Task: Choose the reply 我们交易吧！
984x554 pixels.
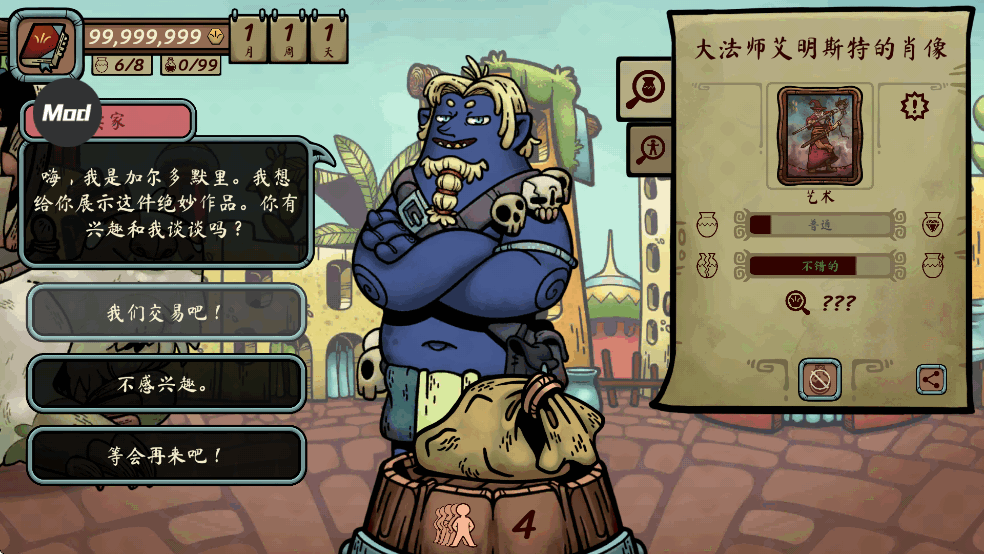Action: (166, 312)
